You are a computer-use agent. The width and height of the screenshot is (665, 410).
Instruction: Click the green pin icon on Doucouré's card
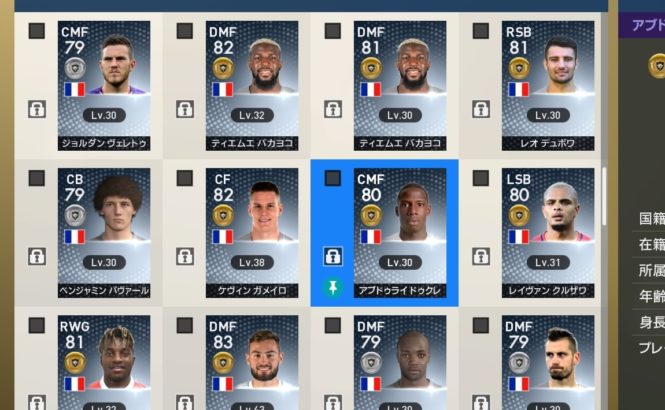[x=333, y=287]
